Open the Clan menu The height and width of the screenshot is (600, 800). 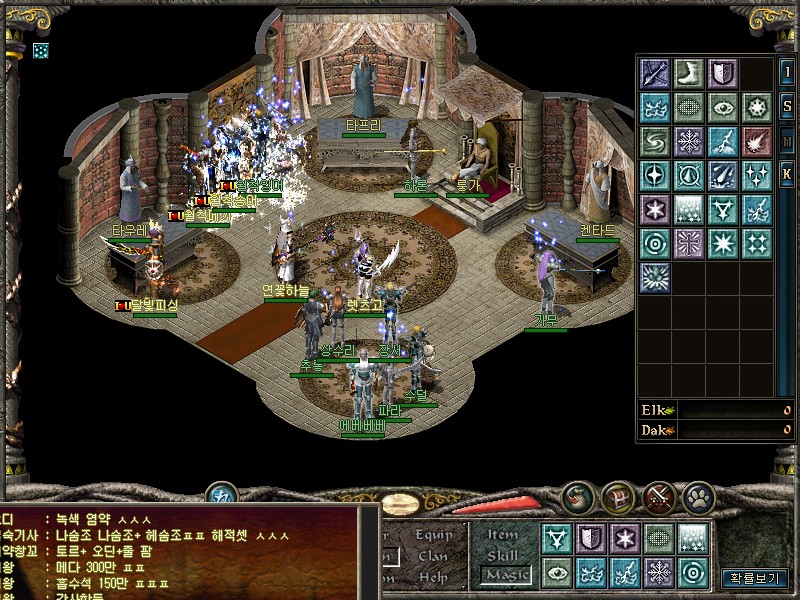(433, 556)
